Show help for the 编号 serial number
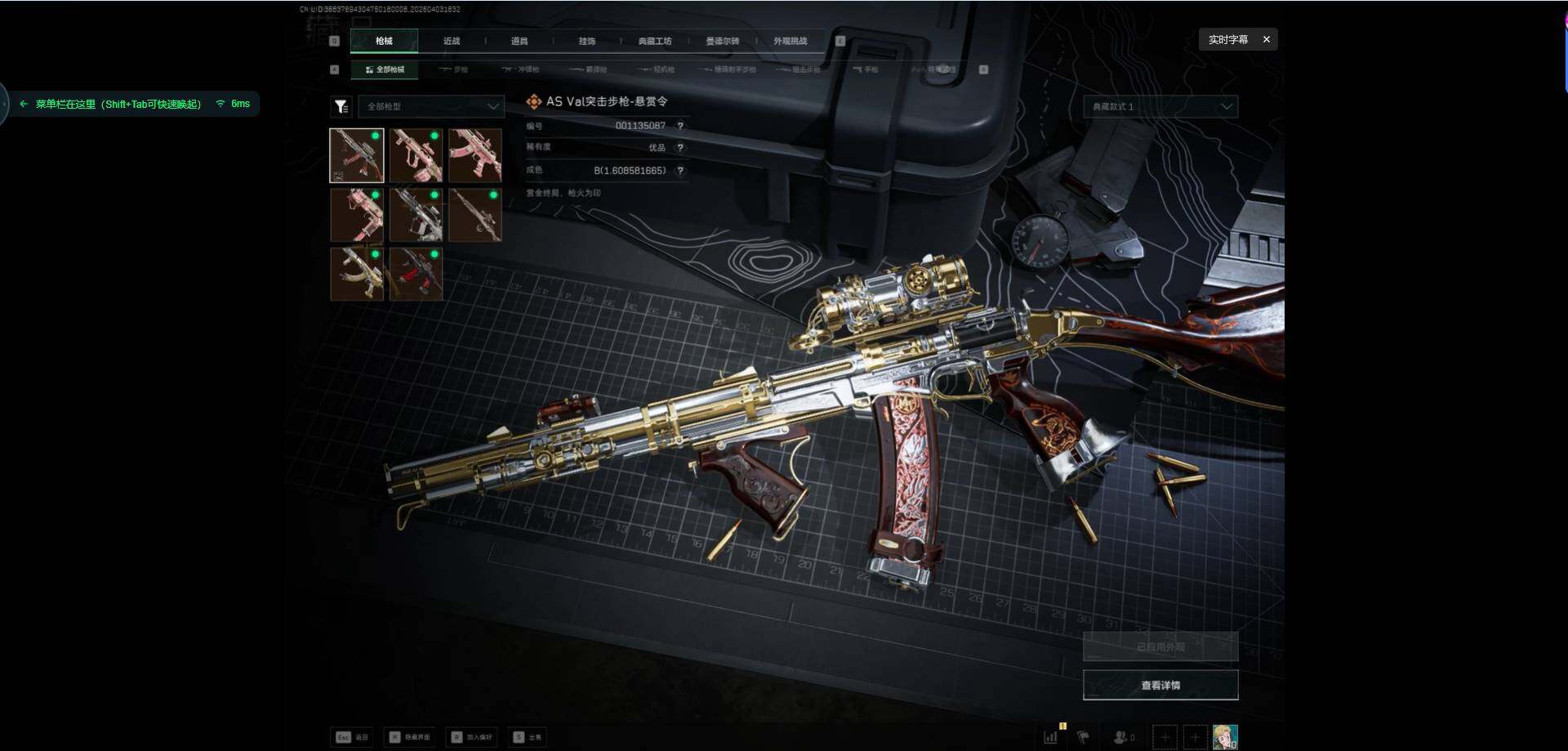The height and width of the screenshot is (751, 1568). [680, 126]
